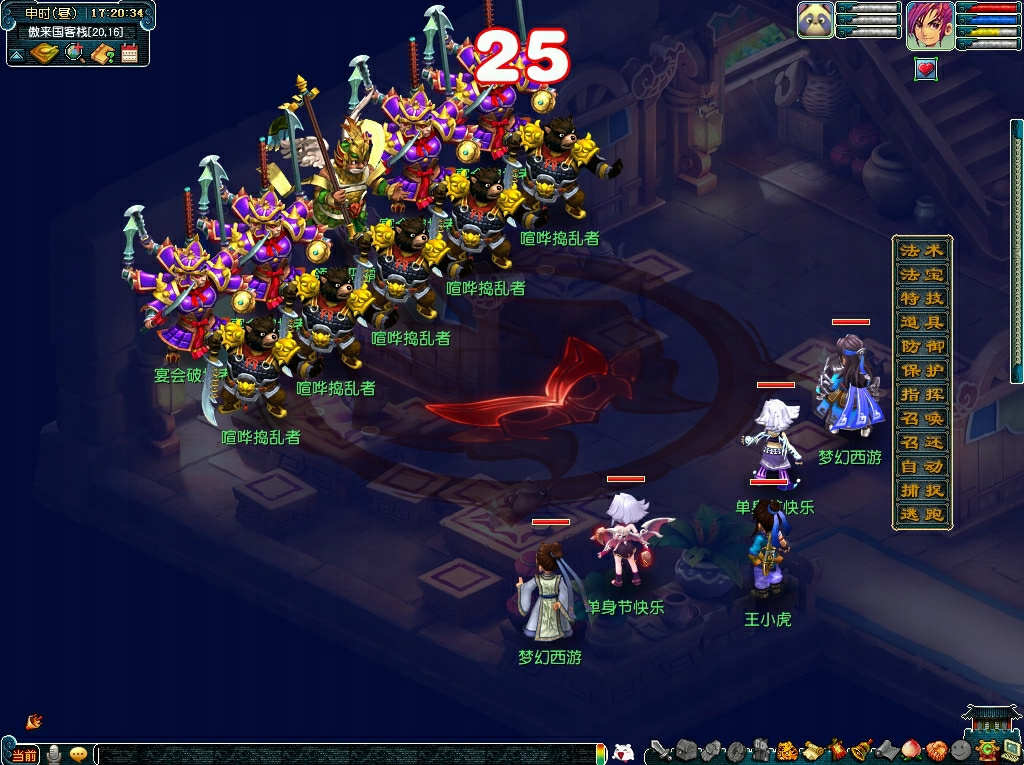Screen dimensions: 1024x765
Task: Turn on 自动 auto battle
Action: point(921,467)
